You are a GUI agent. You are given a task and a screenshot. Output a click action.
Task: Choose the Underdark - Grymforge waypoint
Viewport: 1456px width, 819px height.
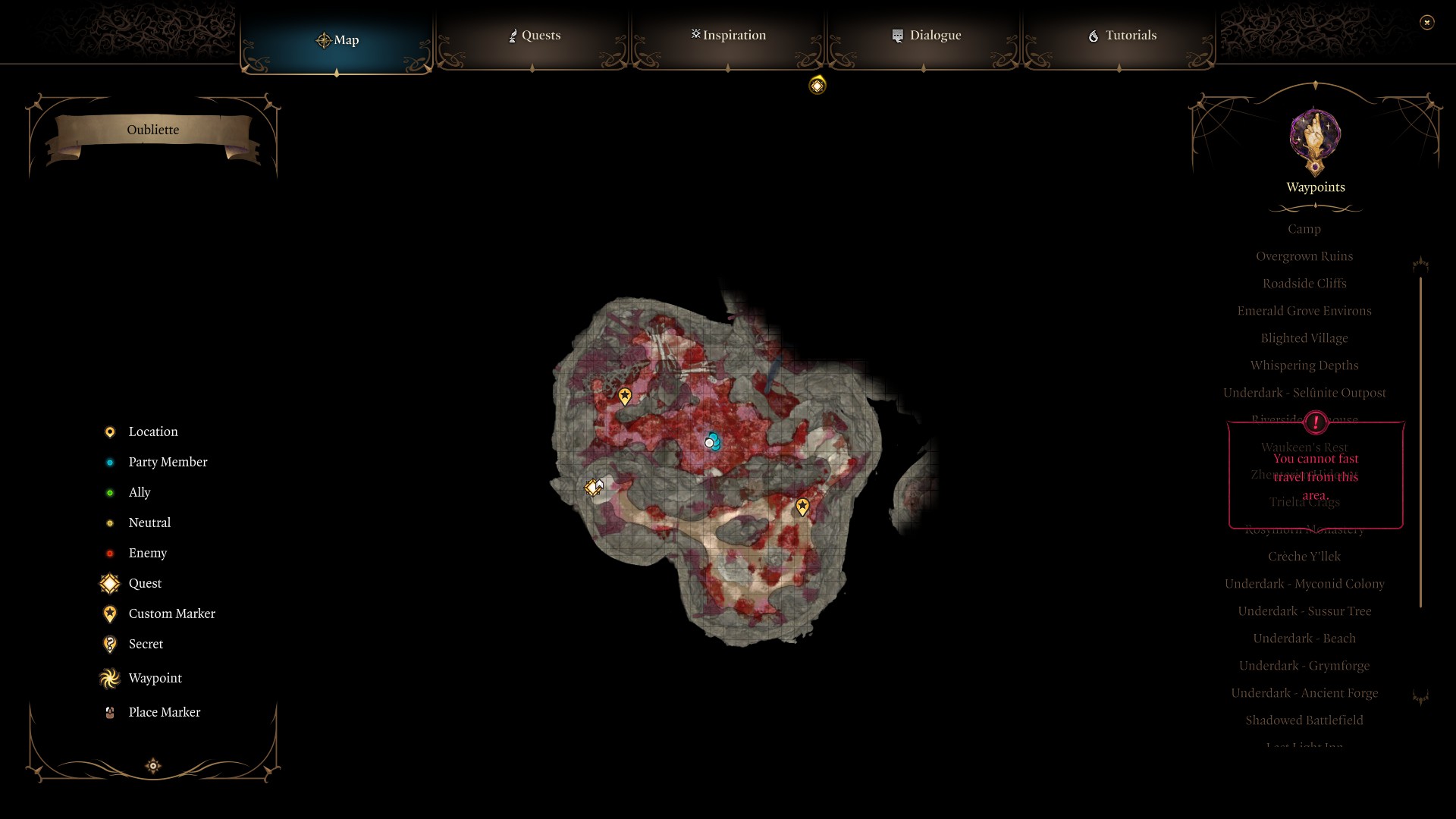coord(1304,665)
